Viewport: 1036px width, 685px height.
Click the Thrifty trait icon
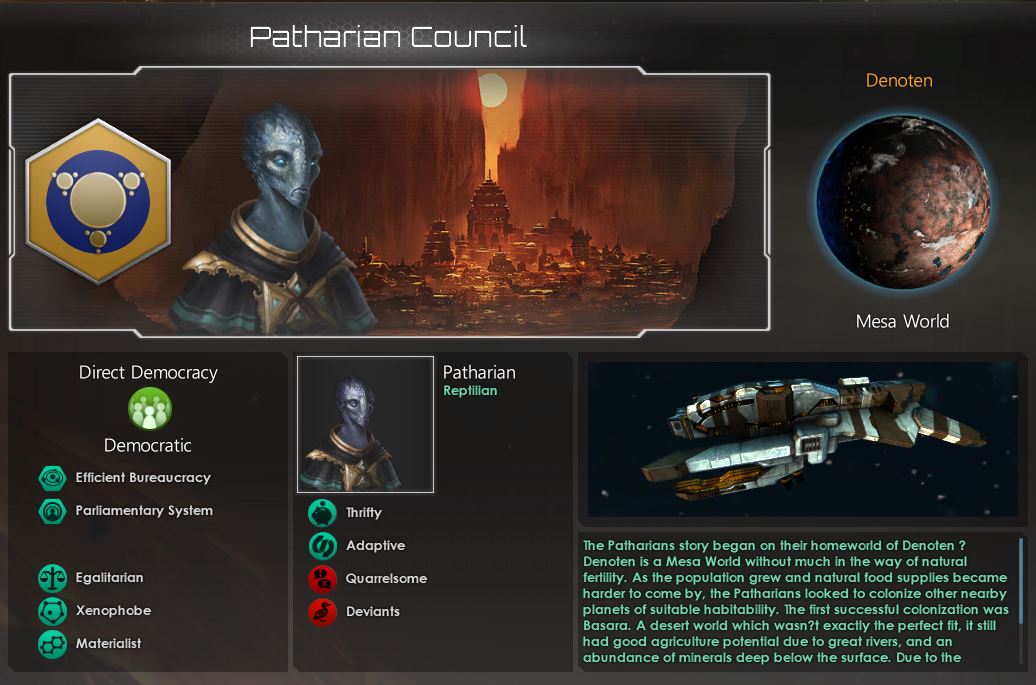click(x=322, y=513)
